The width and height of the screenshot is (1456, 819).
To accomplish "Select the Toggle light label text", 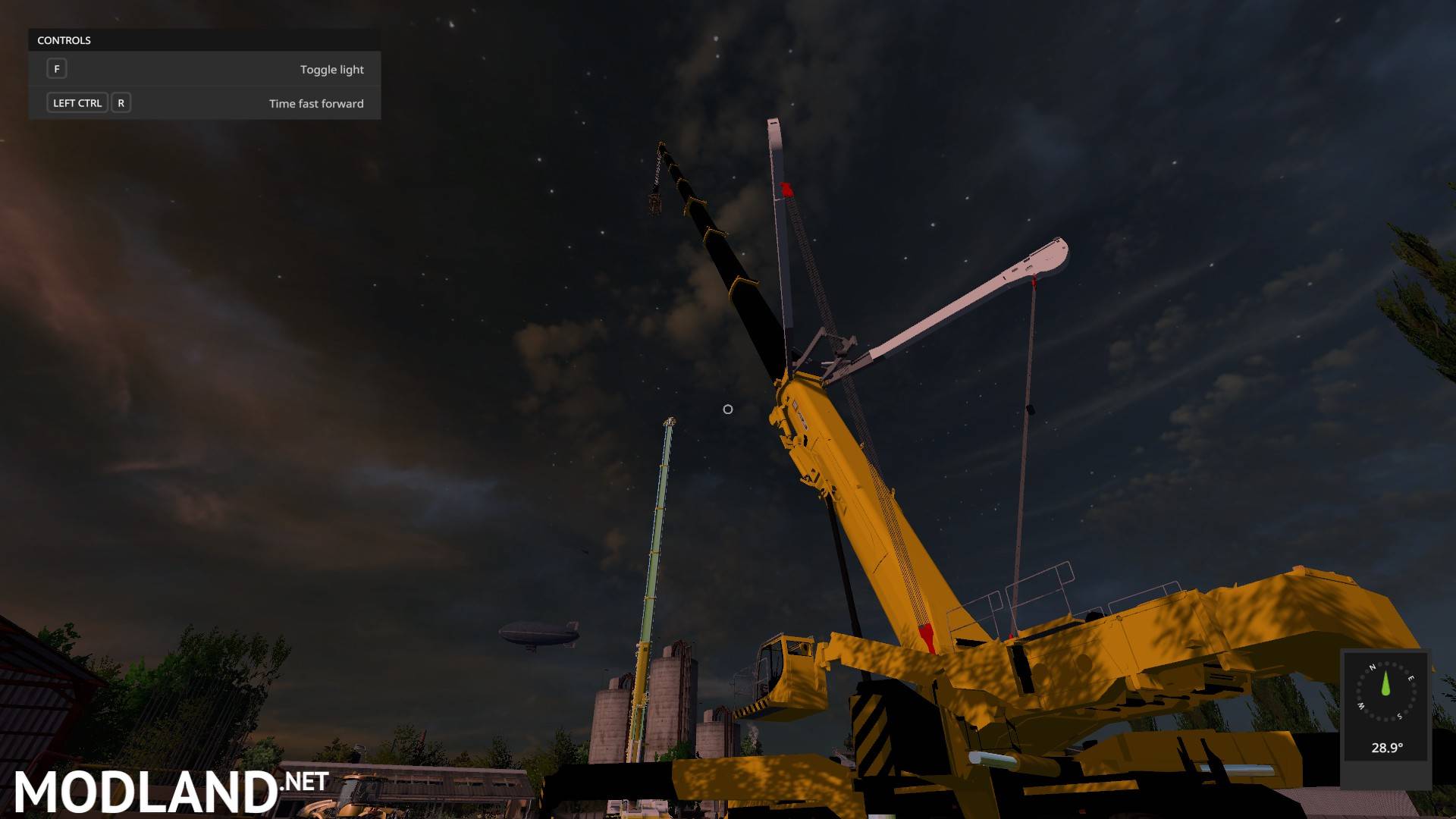I will tap(331, 68).
